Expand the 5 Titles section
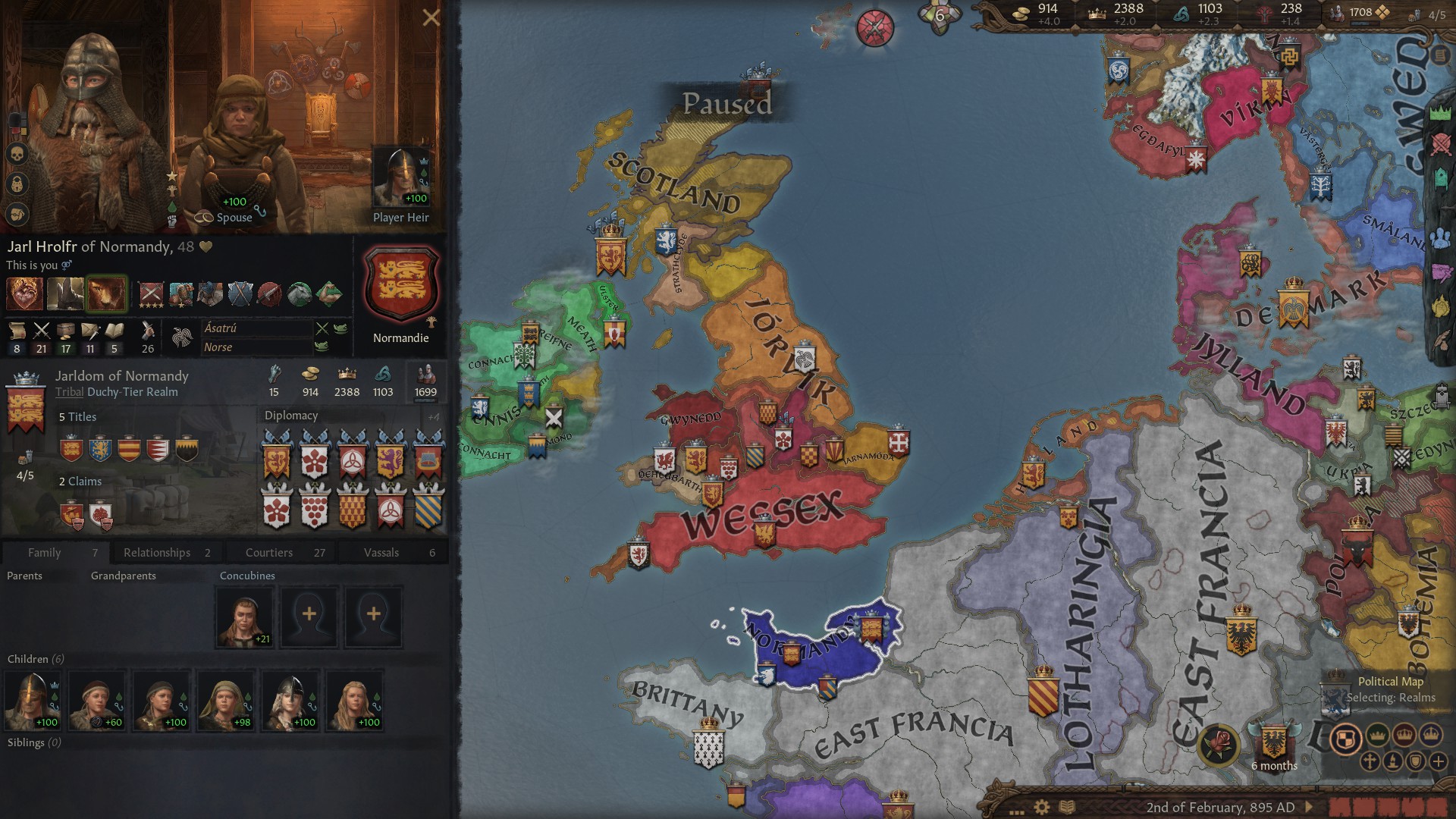This screenshot has height=819, width=1456. [x=77, y=416]
